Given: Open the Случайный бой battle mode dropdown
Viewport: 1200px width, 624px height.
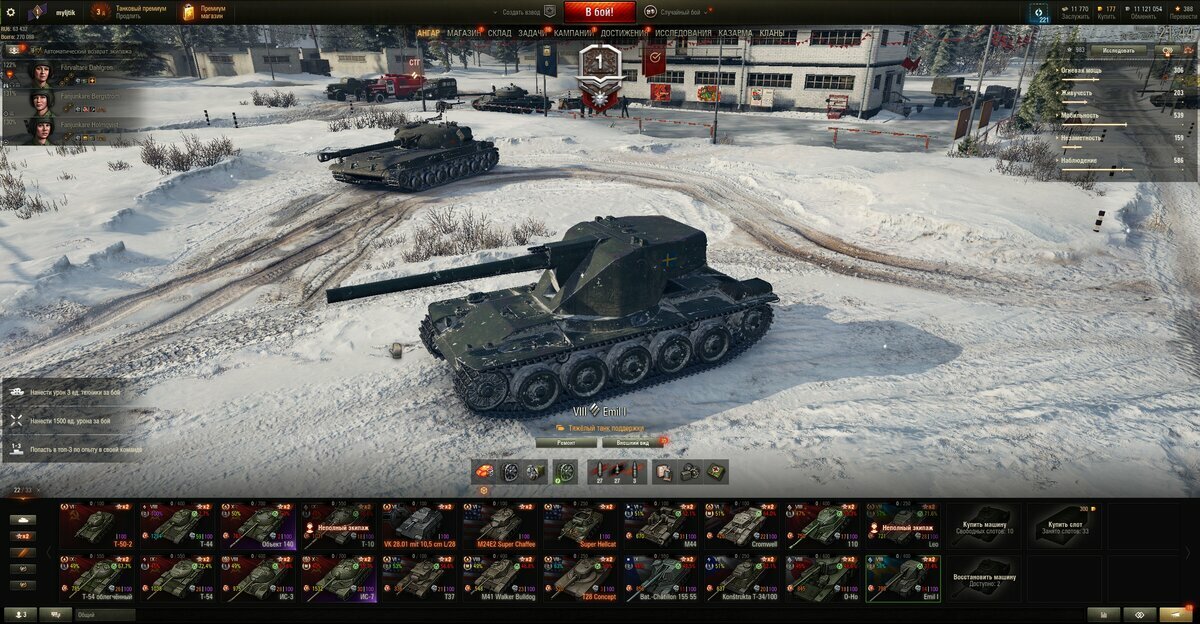Looking at the screenshot, I should click(678, 12).
